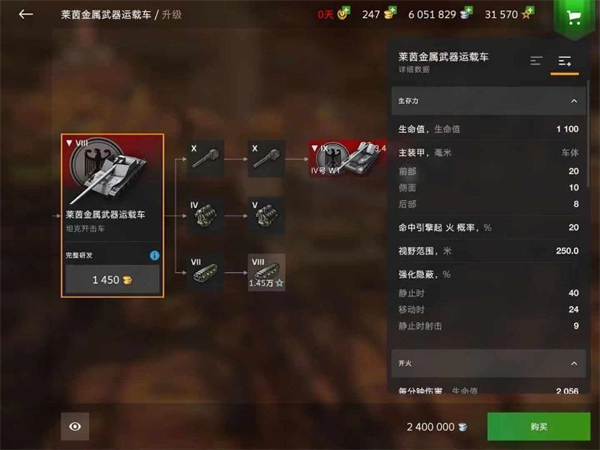Buy the tank with the 购买 button

pyautogui.click(x=538, y=427)
